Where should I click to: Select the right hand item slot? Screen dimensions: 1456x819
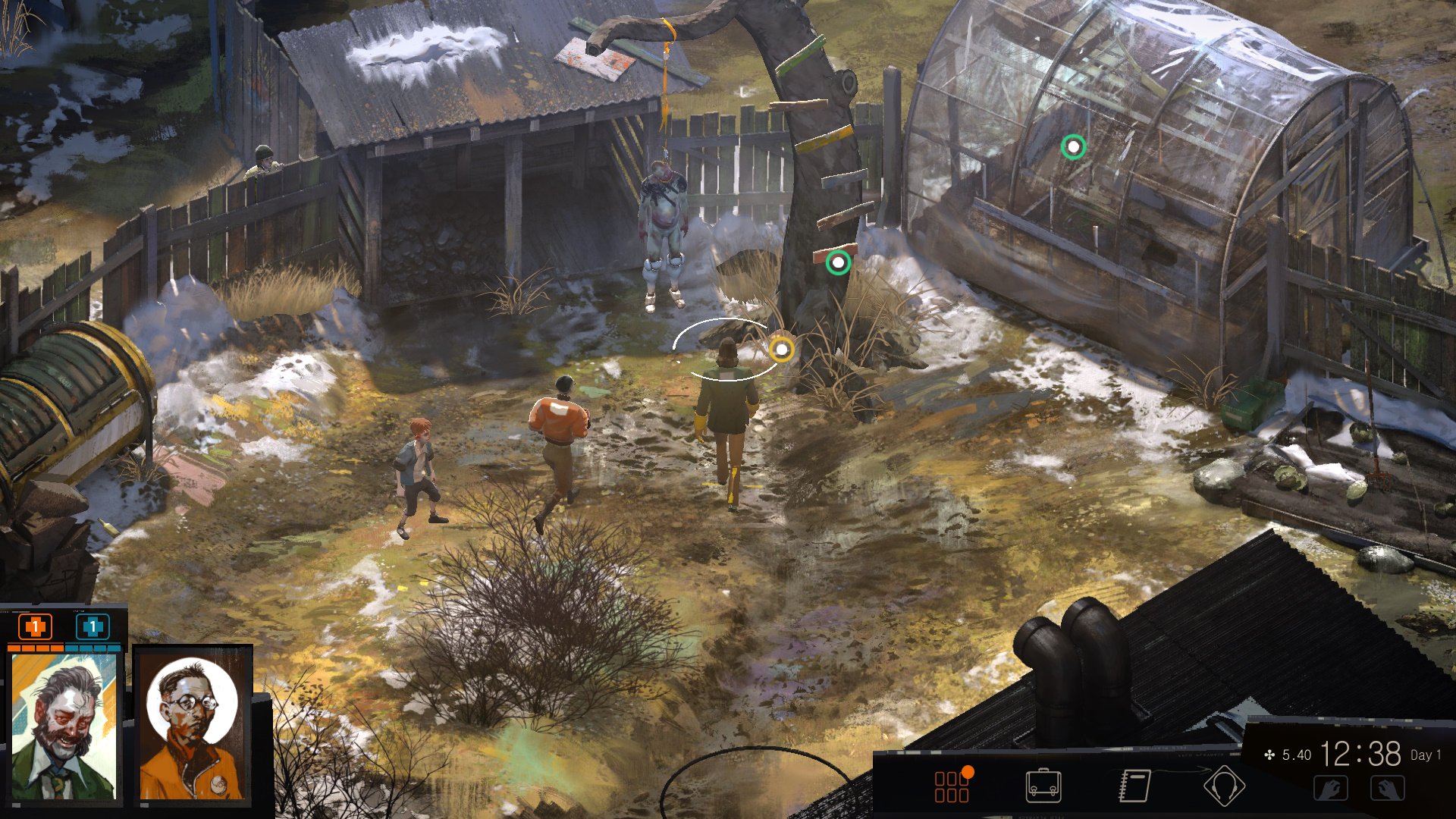(x=1388, y=789)
